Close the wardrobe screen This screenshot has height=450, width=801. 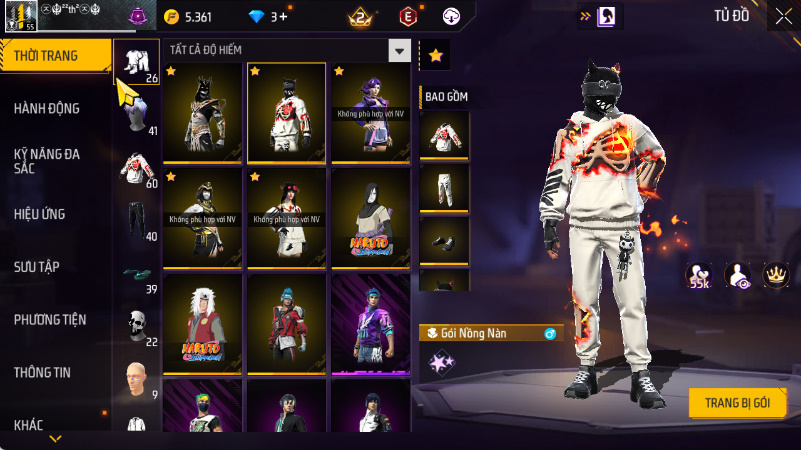tap(783, 15)
